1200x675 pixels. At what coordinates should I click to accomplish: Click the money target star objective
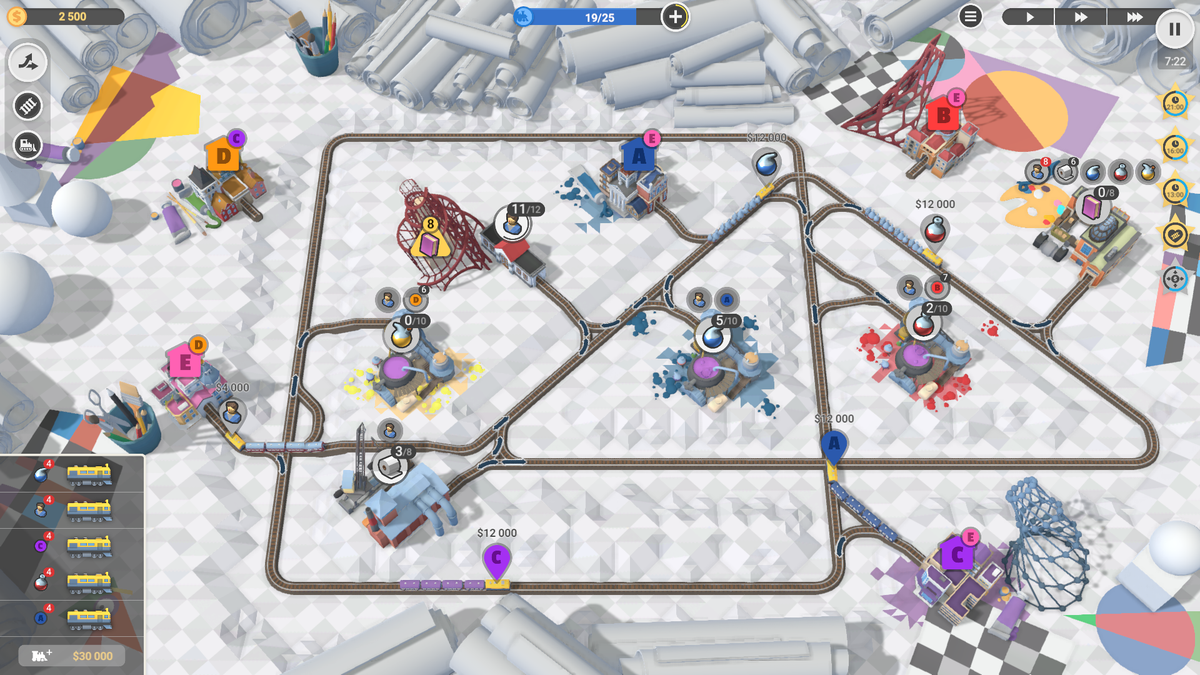point(1175,279)
